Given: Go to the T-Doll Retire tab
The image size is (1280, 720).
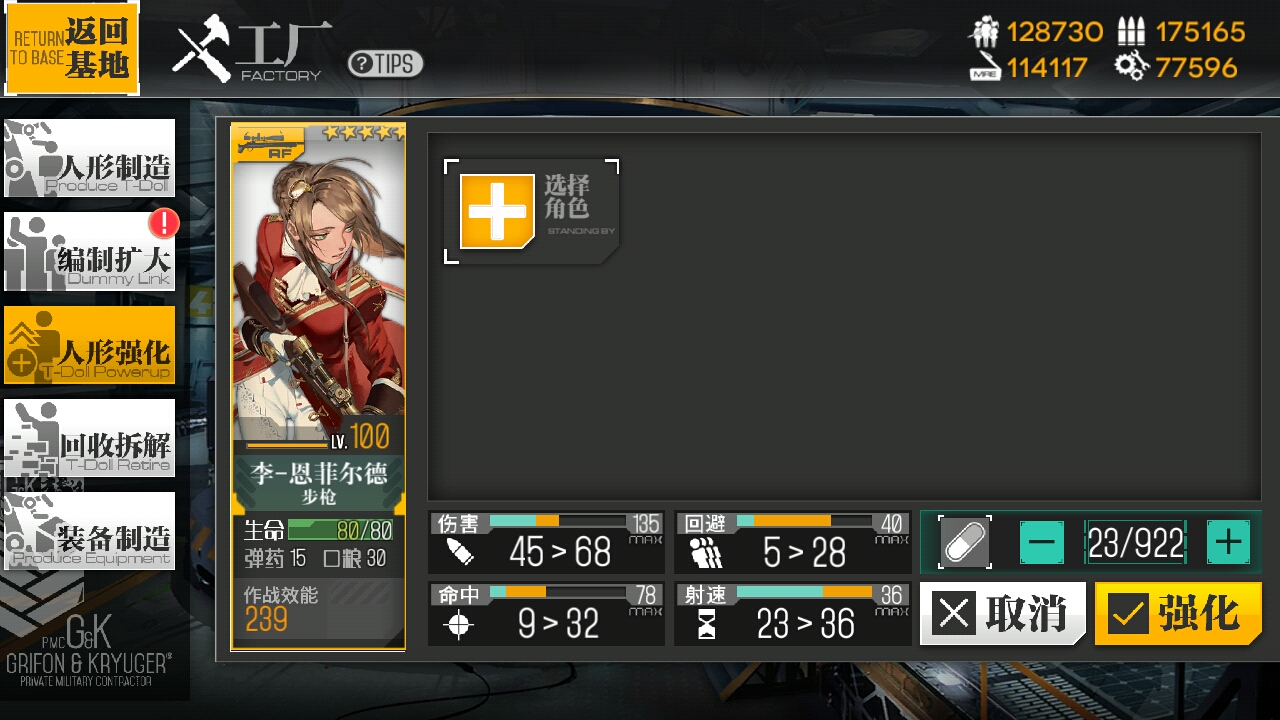Looking at the screenshot, I should pos(89,438).
